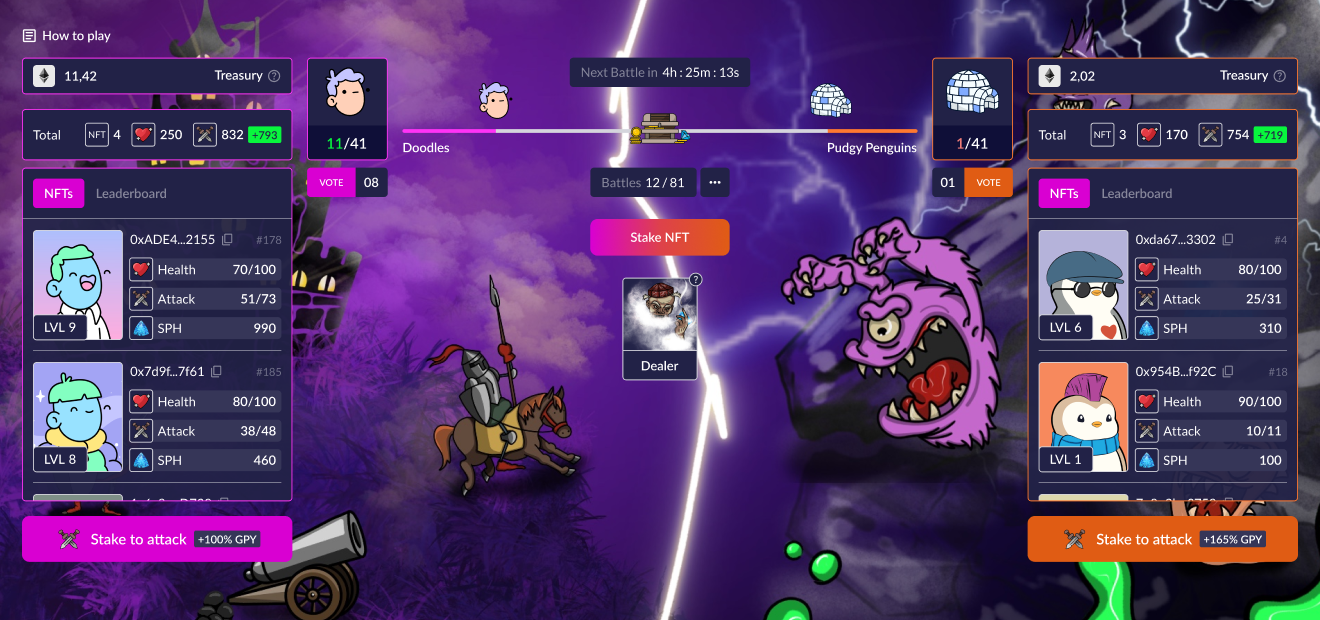The image size is (1320, 620).
Task: Copy wallet address 0x7d9f...7f61
Action: [x=217, y=372]
